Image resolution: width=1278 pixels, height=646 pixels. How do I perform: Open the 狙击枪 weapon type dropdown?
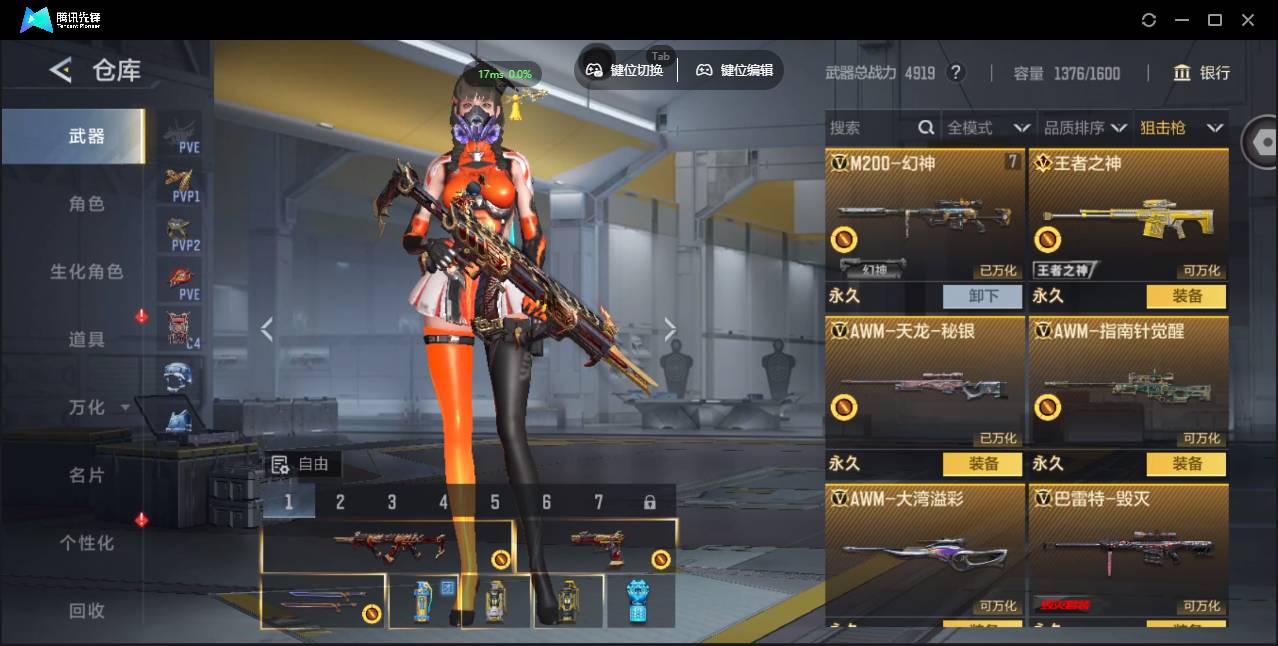coord(1181,128)
